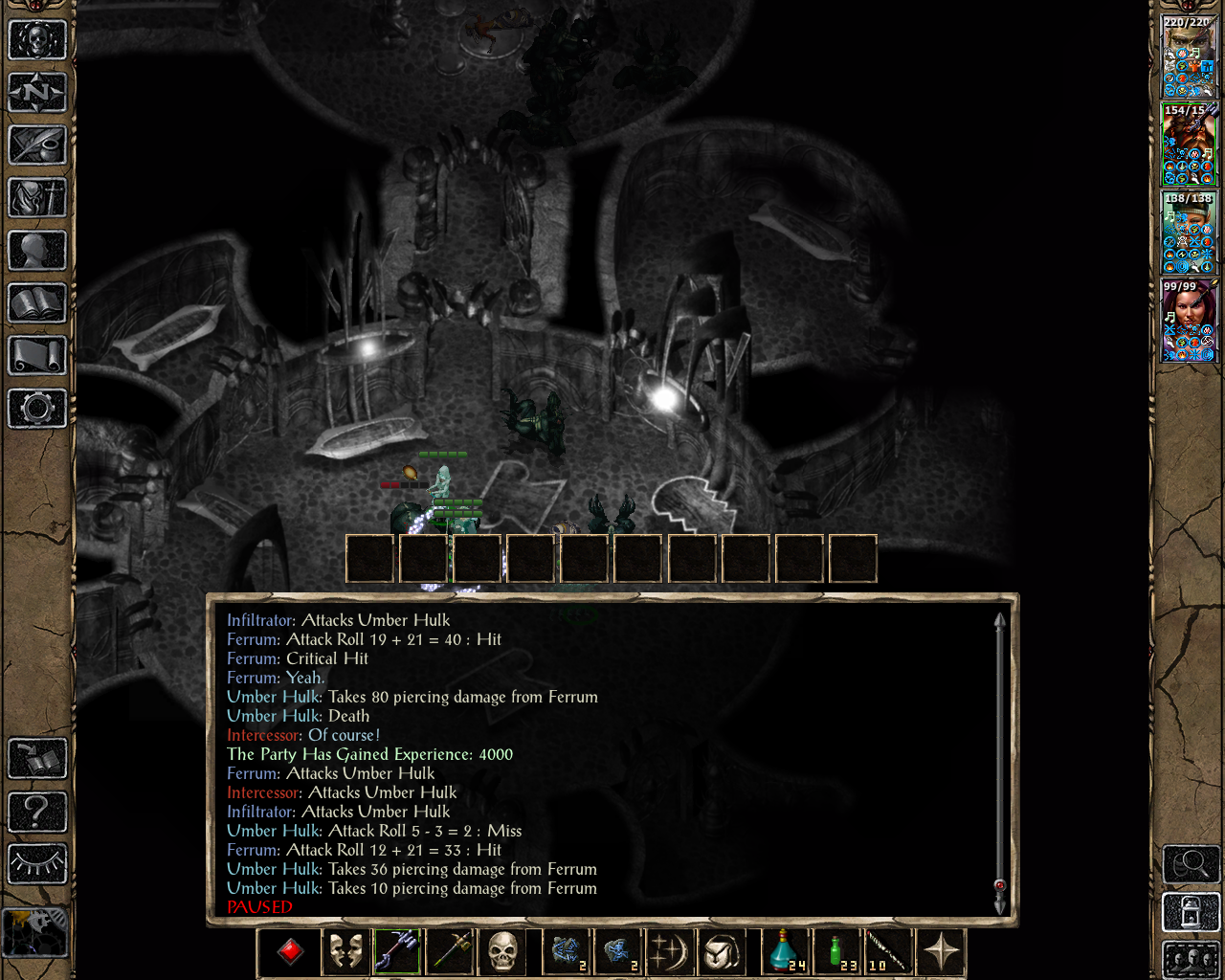This screenshot has height=980, width=1225.
Task: Select Ferrum's portrait showing 220/220 HP
Action: (1187, 53)
